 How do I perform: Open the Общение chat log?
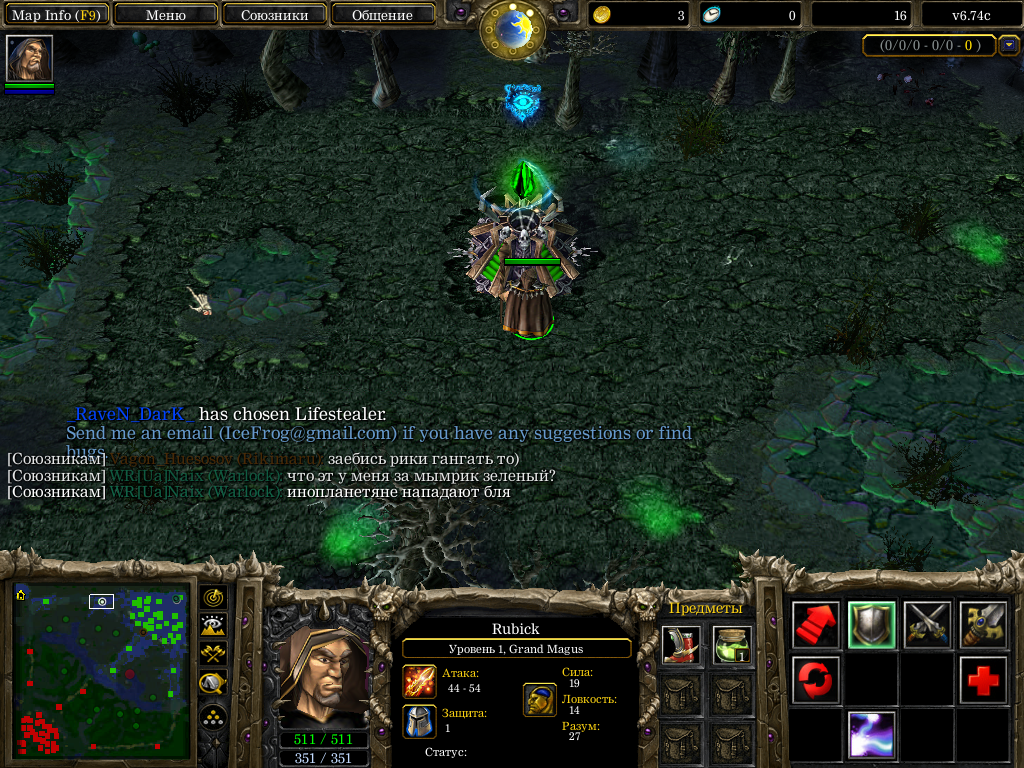[x=382, y=15]
